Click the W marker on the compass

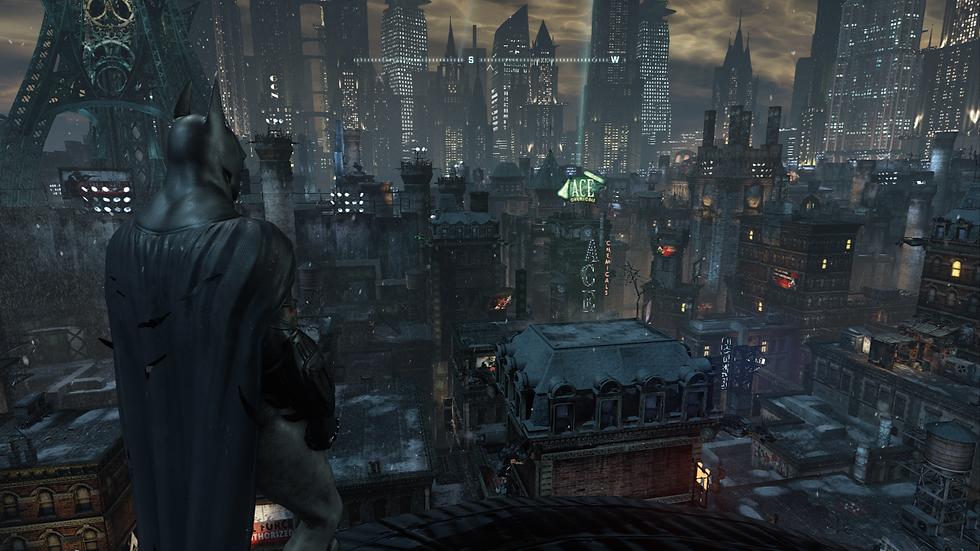point(614,60)
